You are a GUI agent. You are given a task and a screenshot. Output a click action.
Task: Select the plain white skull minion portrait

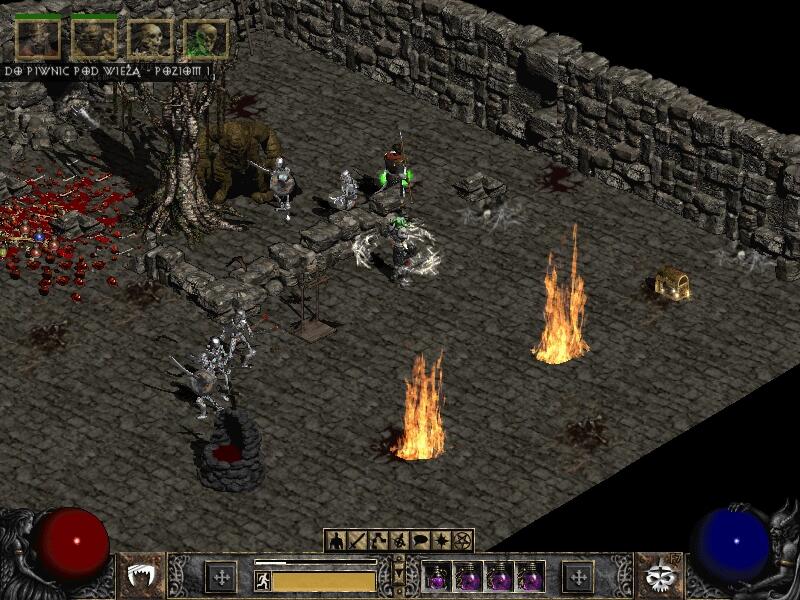coord(150,39)
